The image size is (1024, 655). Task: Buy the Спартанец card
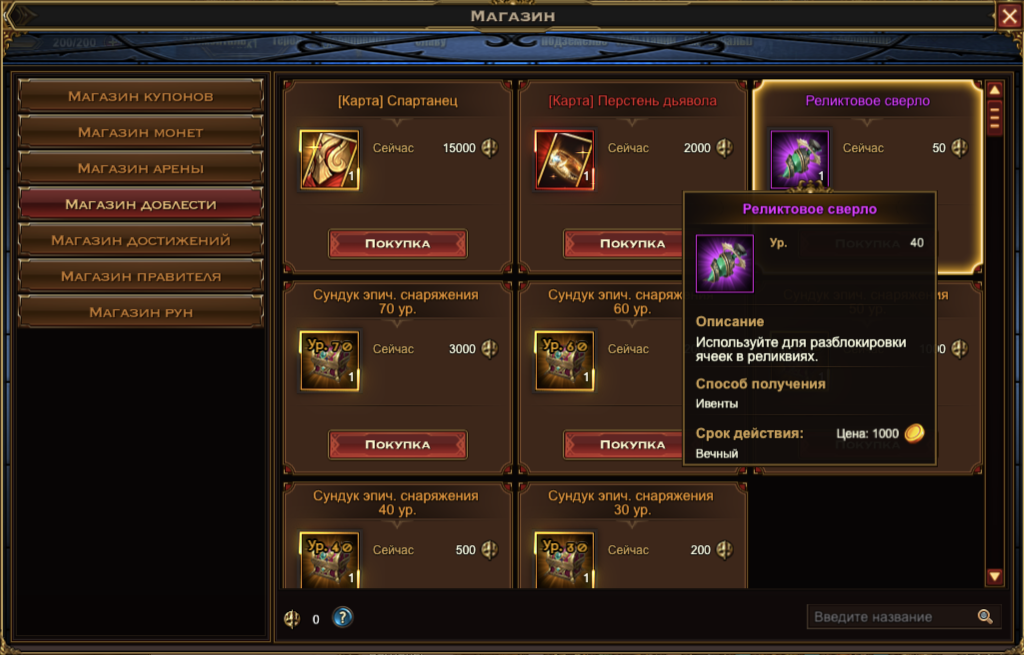[397, 243]
